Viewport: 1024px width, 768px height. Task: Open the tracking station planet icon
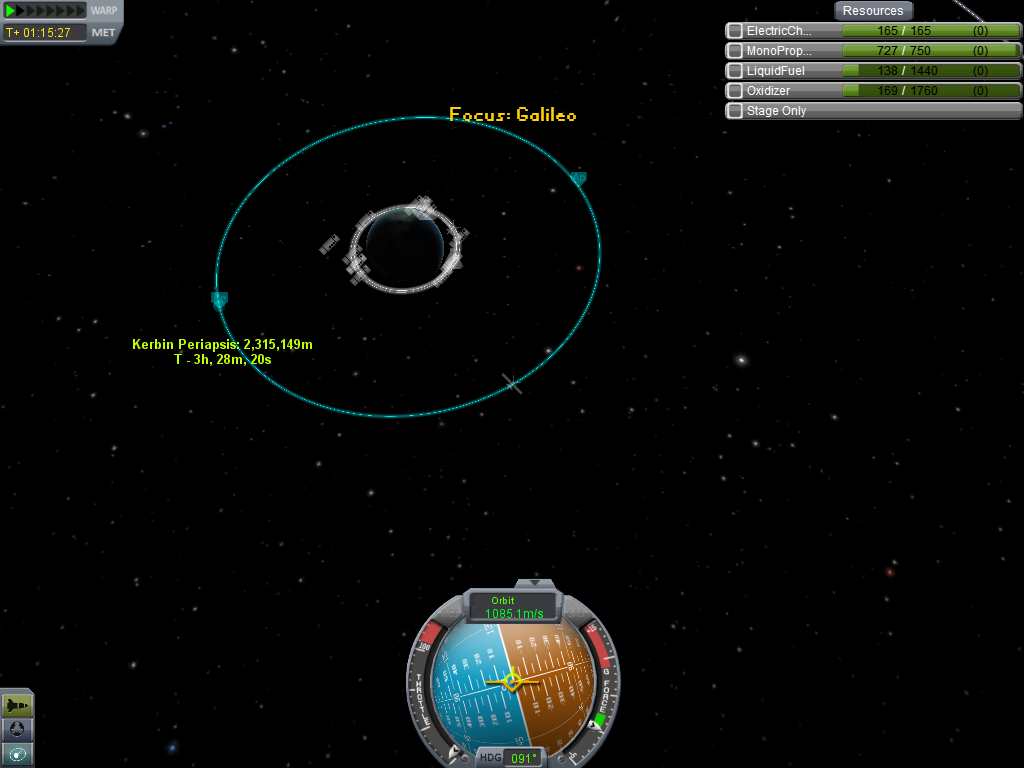click(17, 729)
